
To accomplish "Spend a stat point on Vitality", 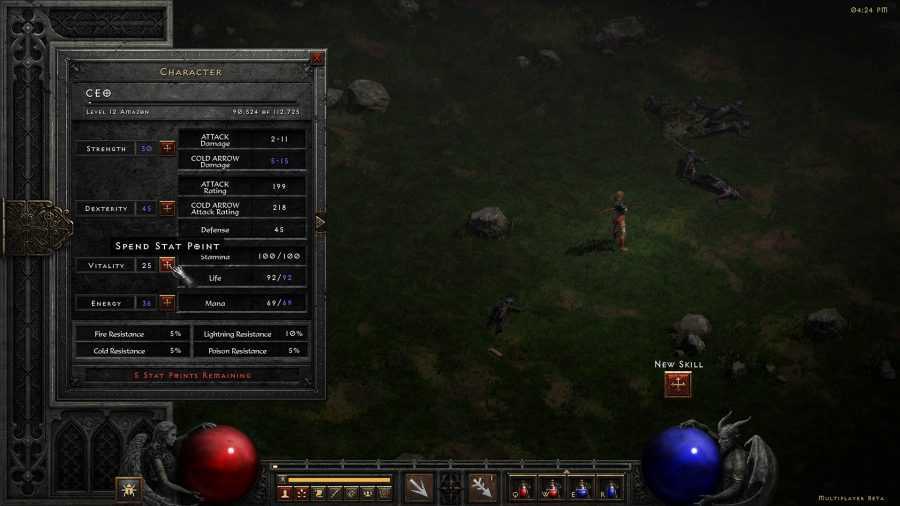I will click(167, 265).
